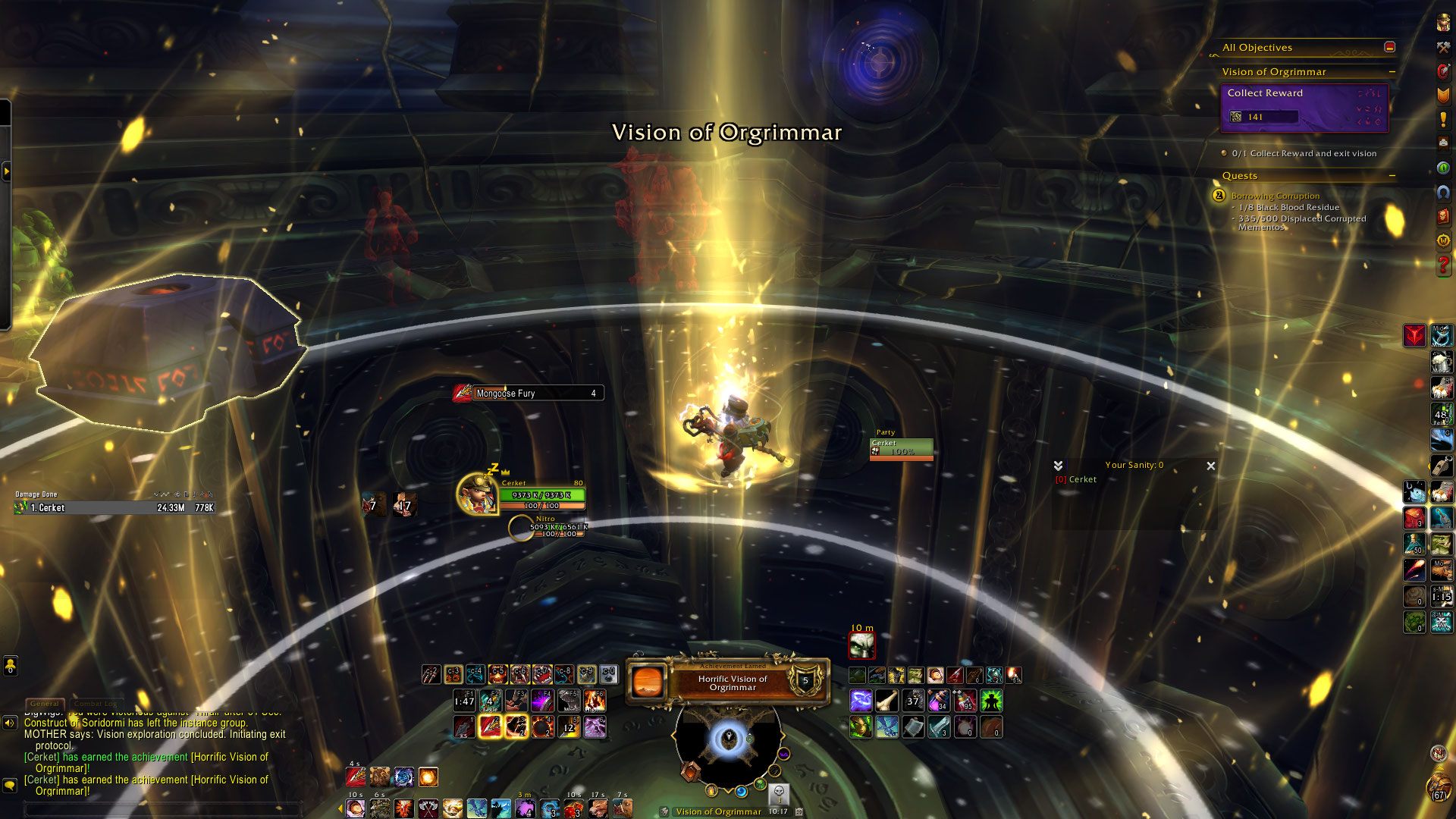1456x819 pixels.
Task: Collapse the Quests section header
Action: click(x=1392, y=176)
